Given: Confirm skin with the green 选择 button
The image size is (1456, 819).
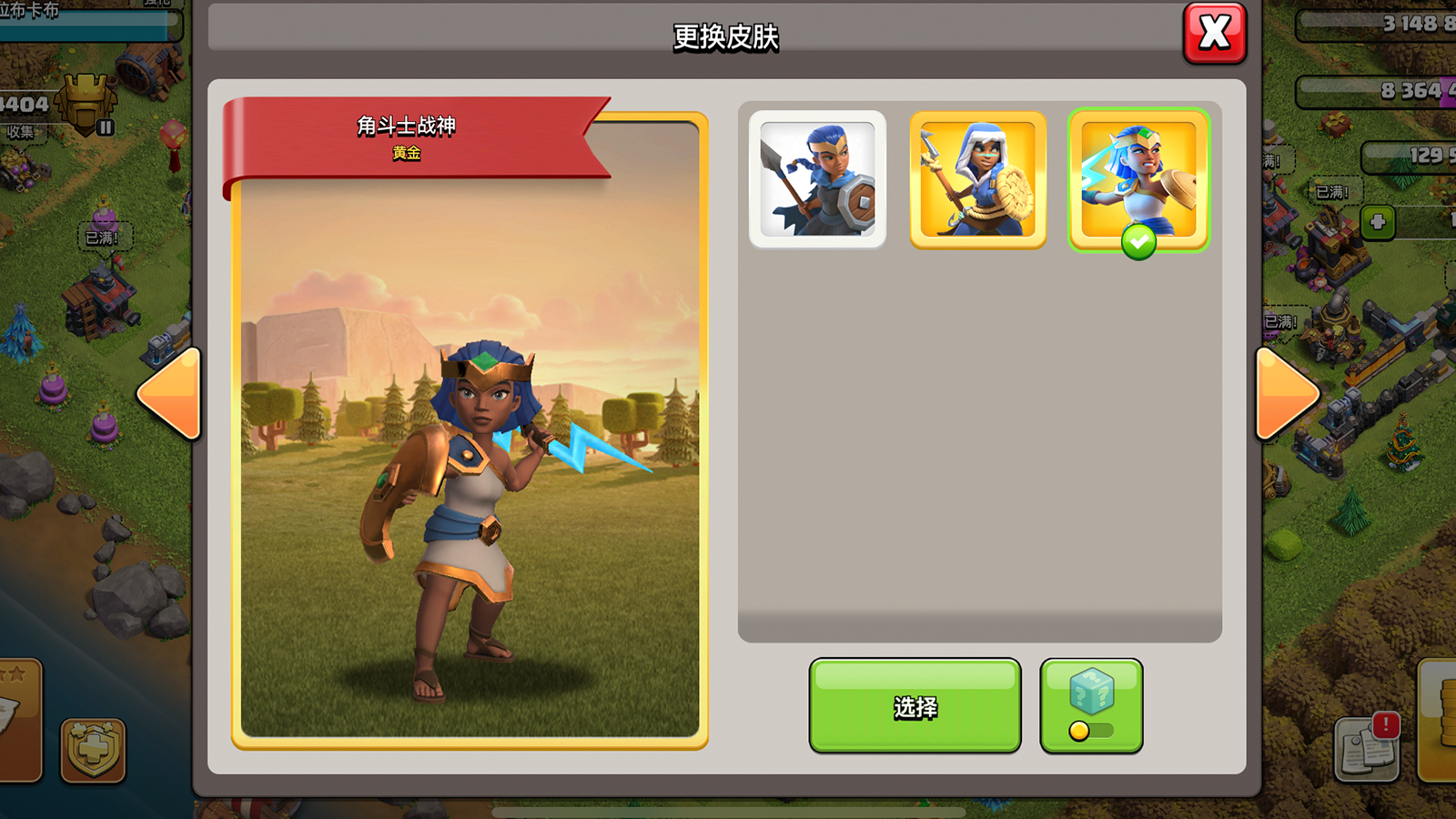Looking at the screenshot, I should click(915, 706).
